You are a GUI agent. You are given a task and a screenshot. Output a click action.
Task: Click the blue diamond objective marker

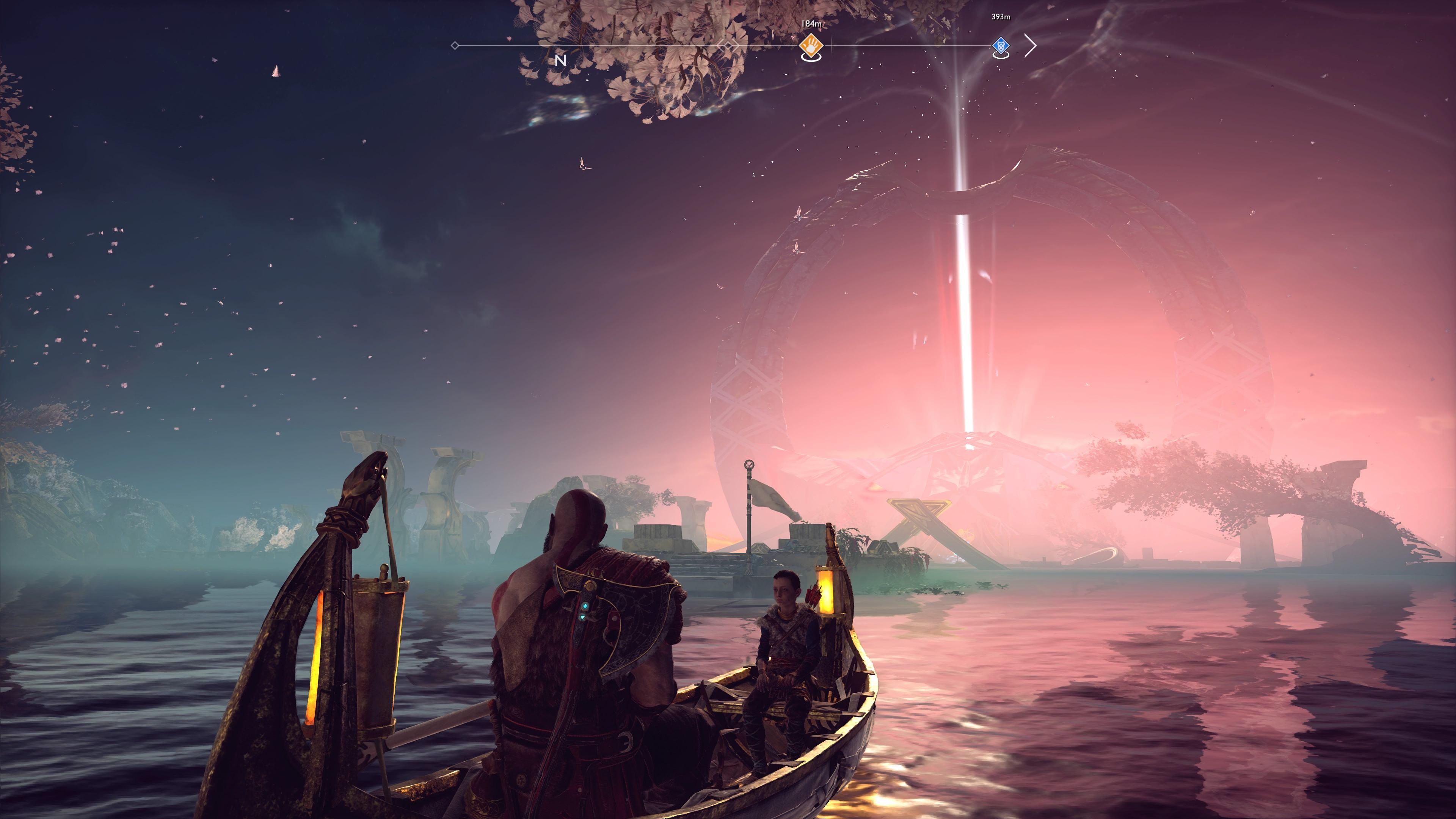(1001, 46)
